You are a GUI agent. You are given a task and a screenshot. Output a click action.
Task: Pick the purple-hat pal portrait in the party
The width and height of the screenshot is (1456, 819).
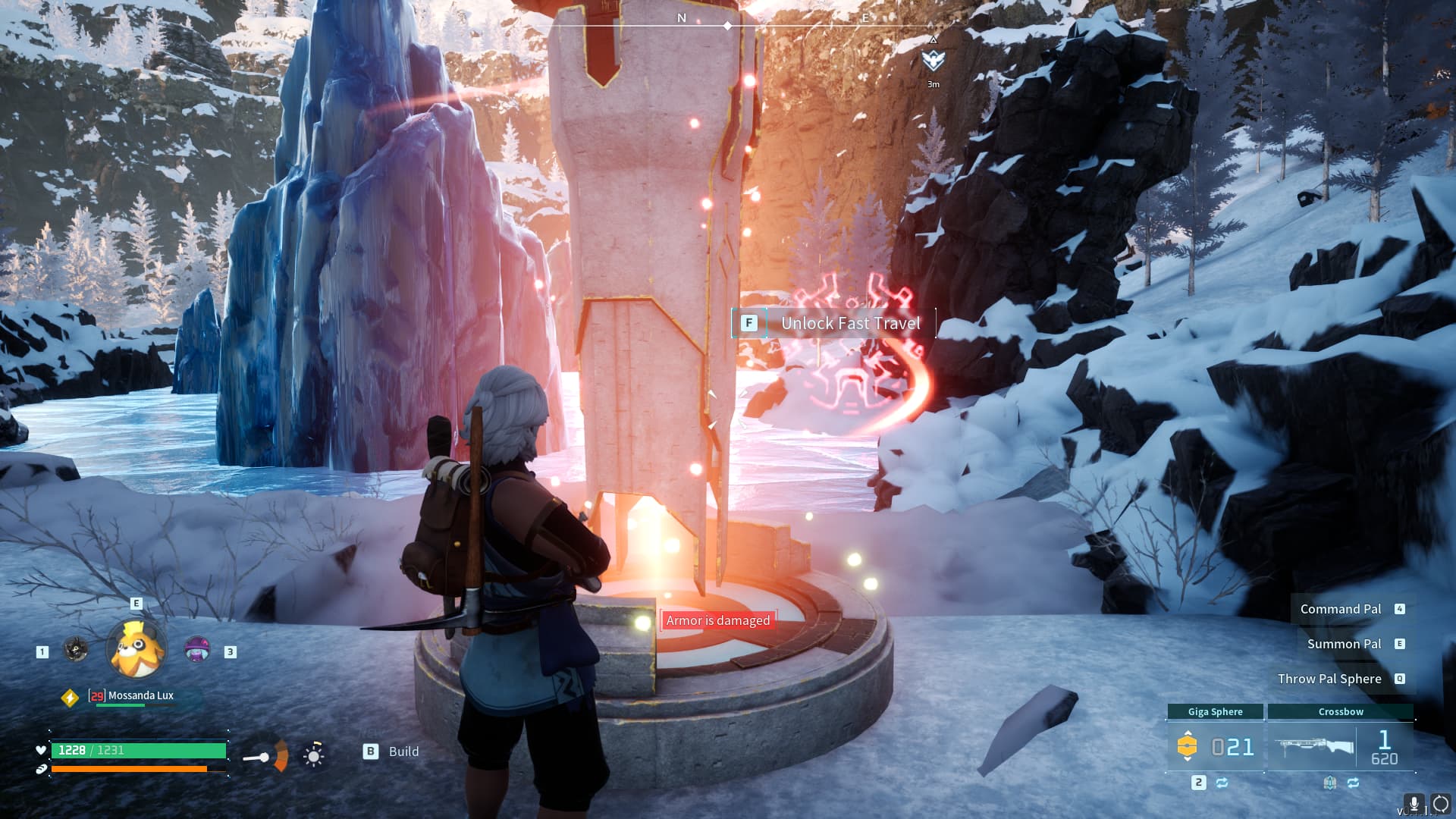point(197,649)
